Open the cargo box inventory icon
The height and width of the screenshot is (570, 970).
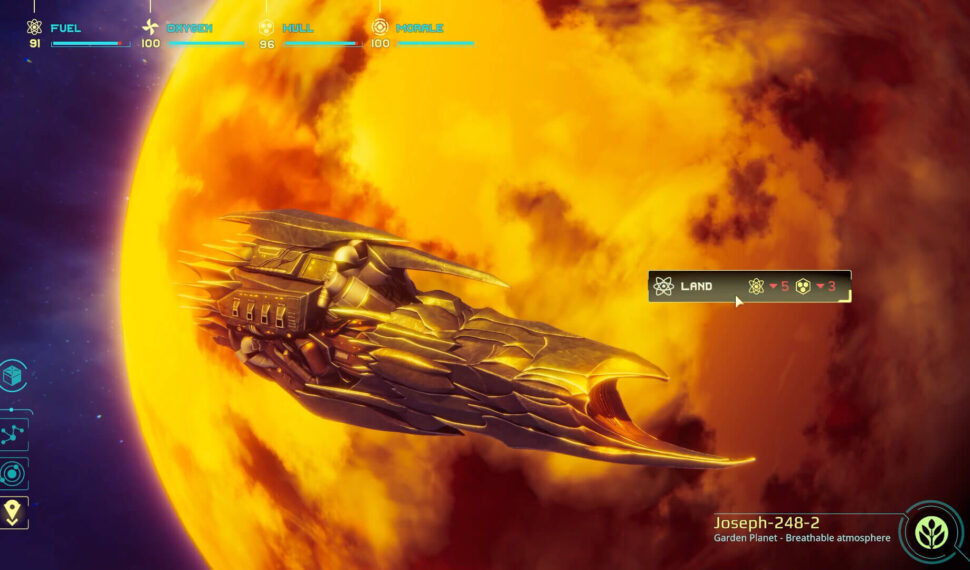click(14, 375)
